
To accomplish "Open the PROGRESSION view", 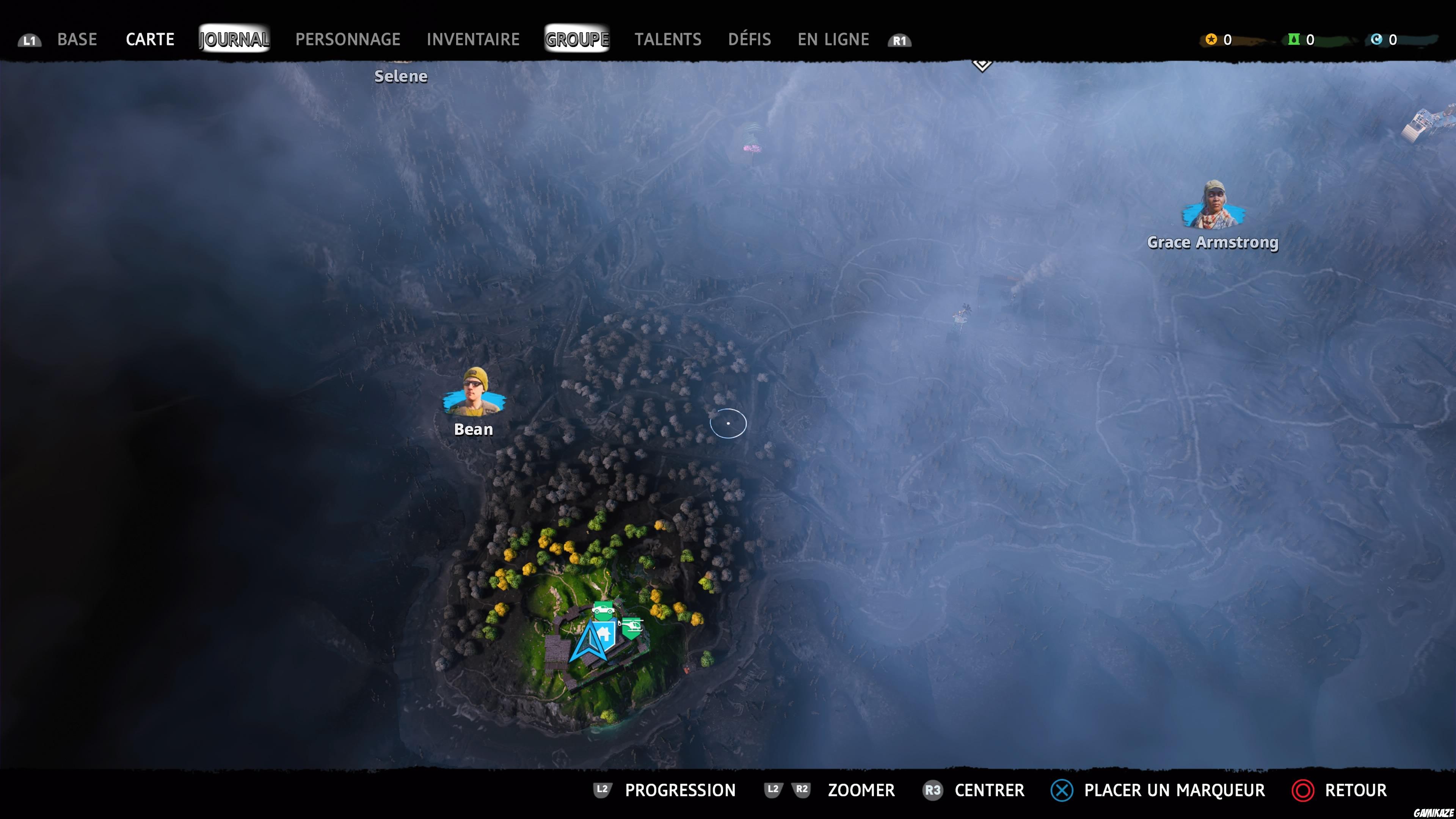I will [x=681, y=790].
